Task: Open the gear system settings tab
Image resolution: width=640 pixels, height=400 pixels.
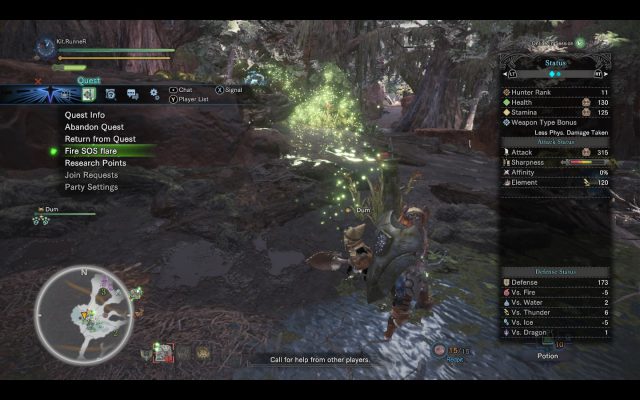Action: tap(155, 94)
